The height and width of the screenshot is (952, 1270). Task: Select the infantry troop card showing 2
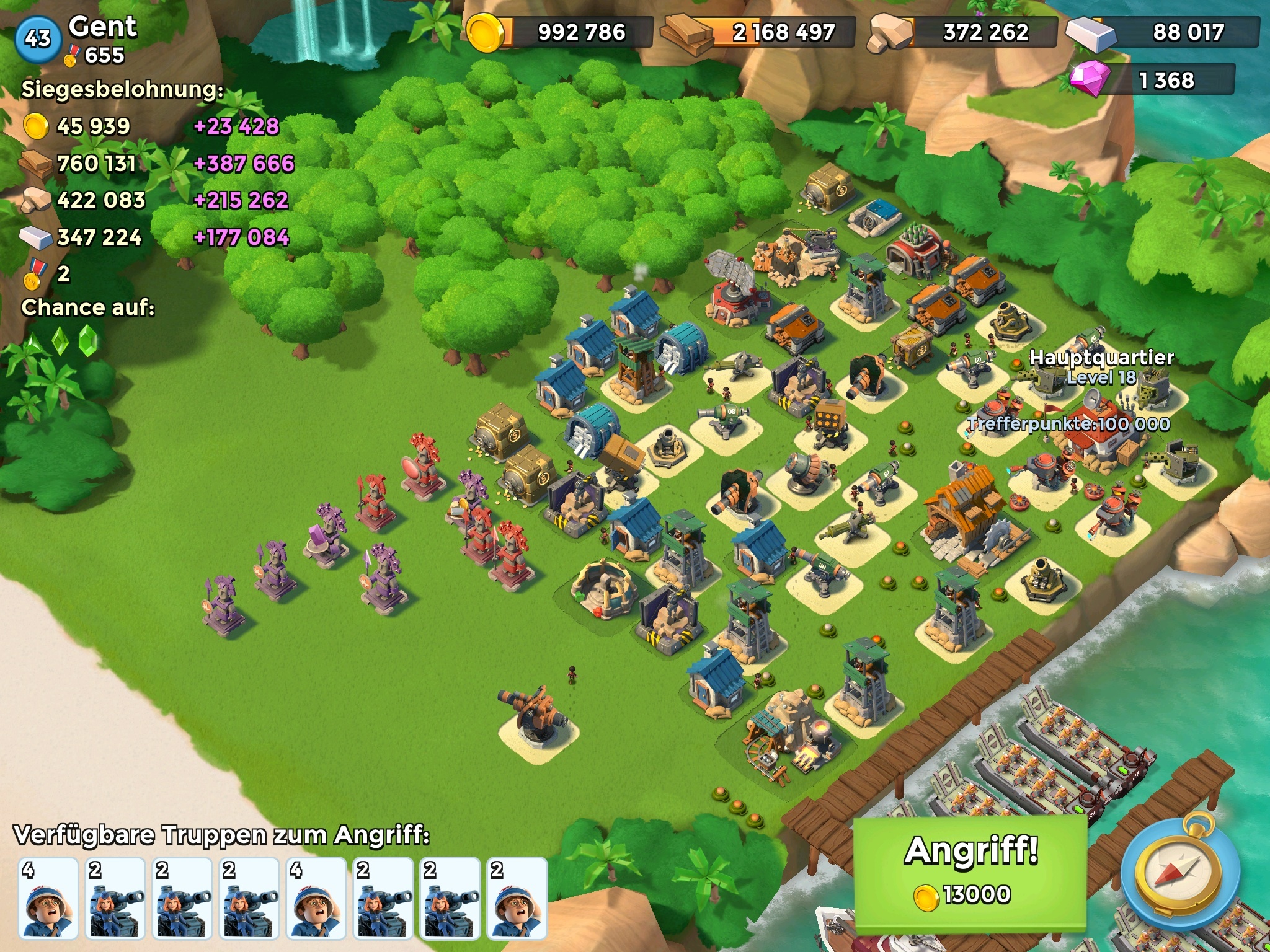click(517, 897)
